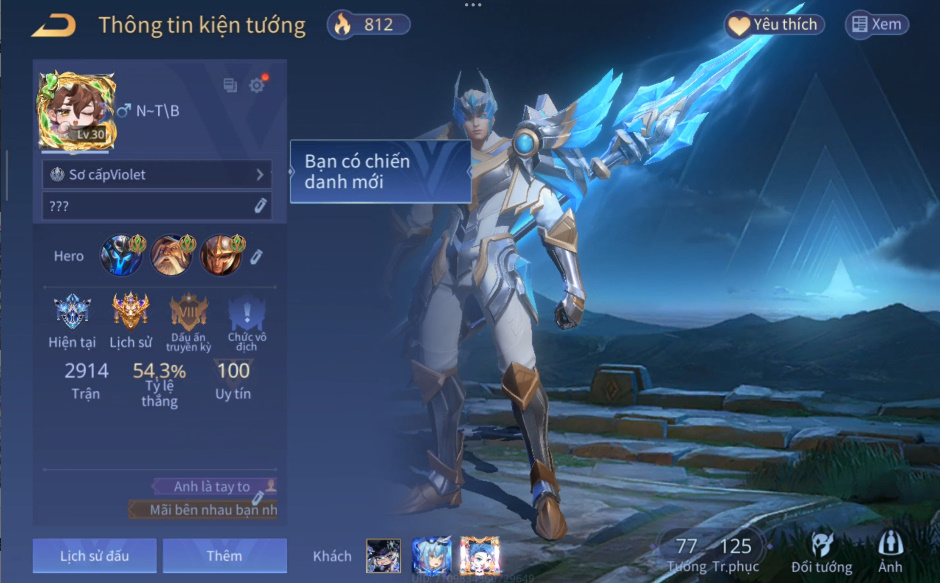Screen dimensions: 940x583
Task: Open the profile settings gear icon
Action: click(x=257, y=86)
